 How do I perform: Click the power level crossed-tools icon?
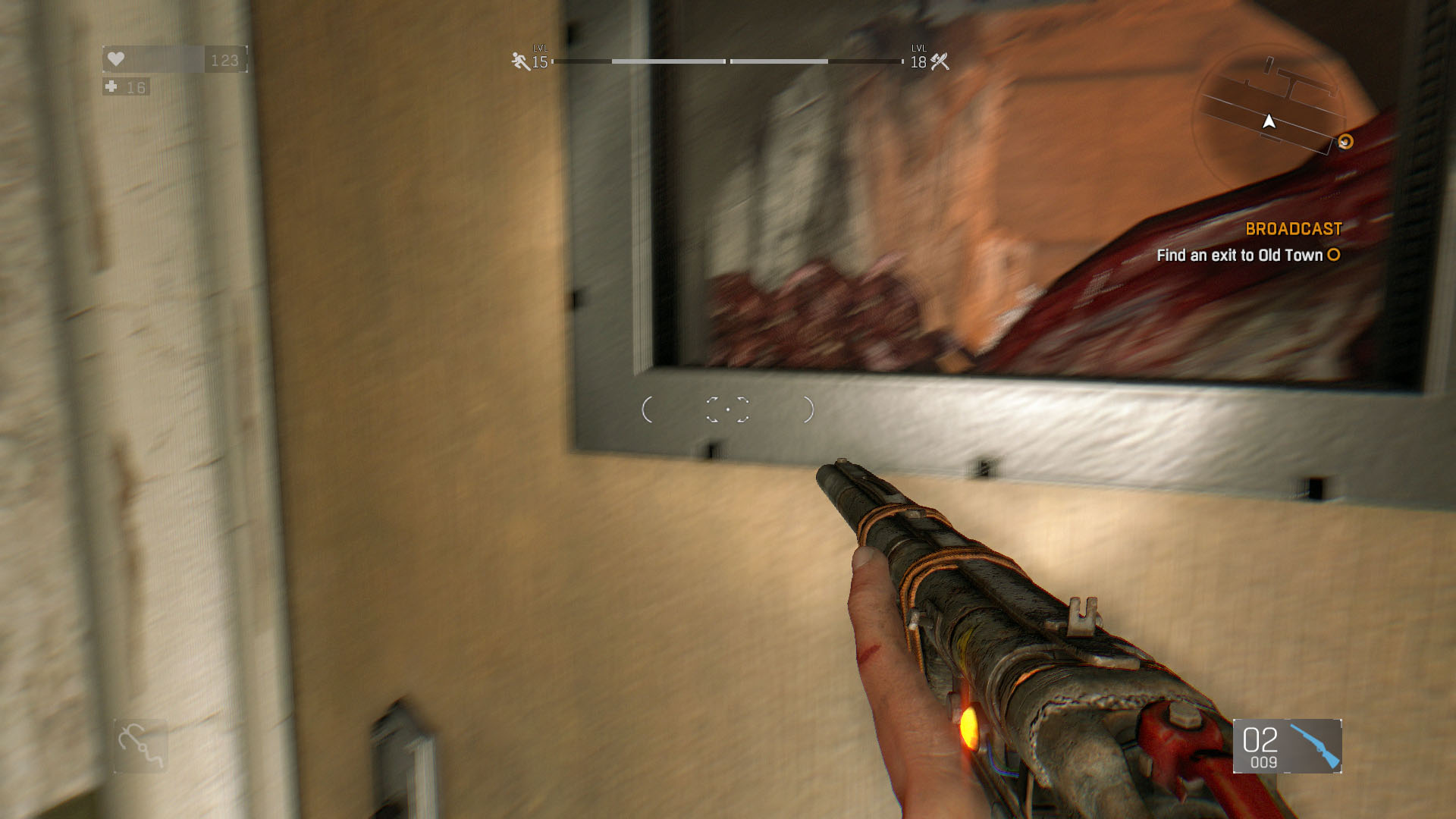pyautogui.click(x=940, y=61)
